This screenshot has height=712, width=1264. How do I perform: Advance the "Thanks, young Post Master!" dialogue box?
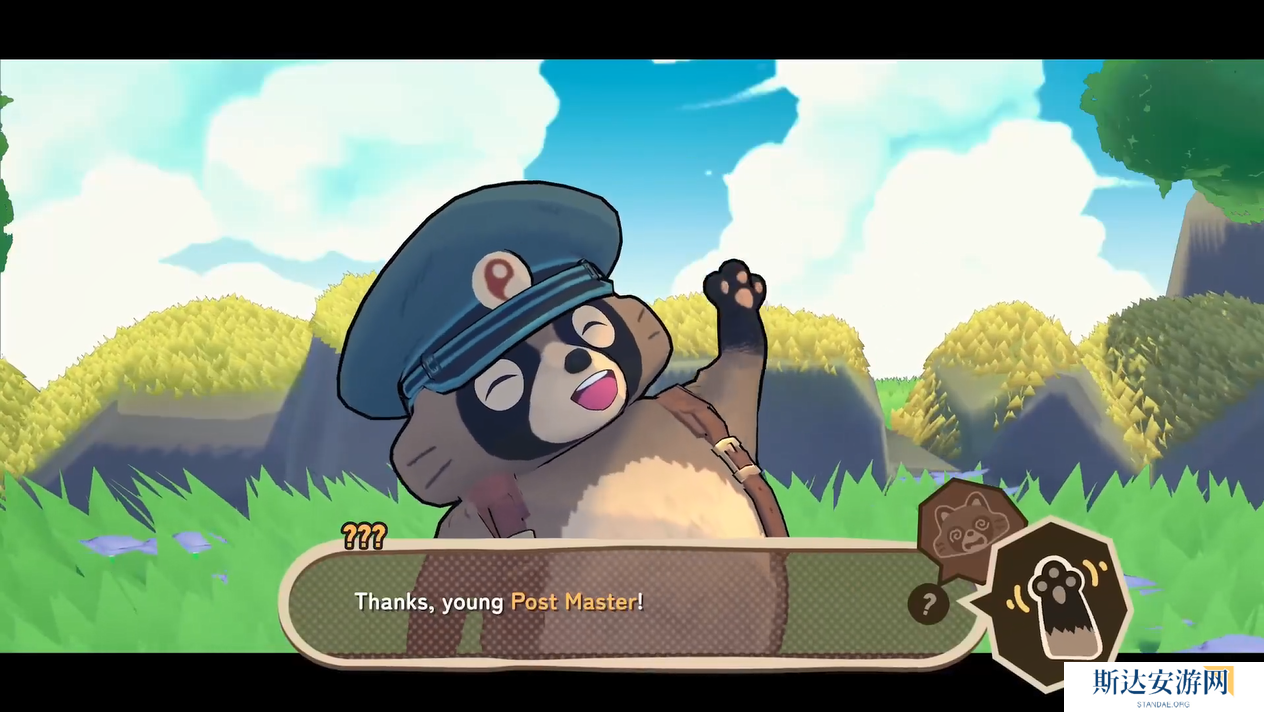(x=600, y=603)
